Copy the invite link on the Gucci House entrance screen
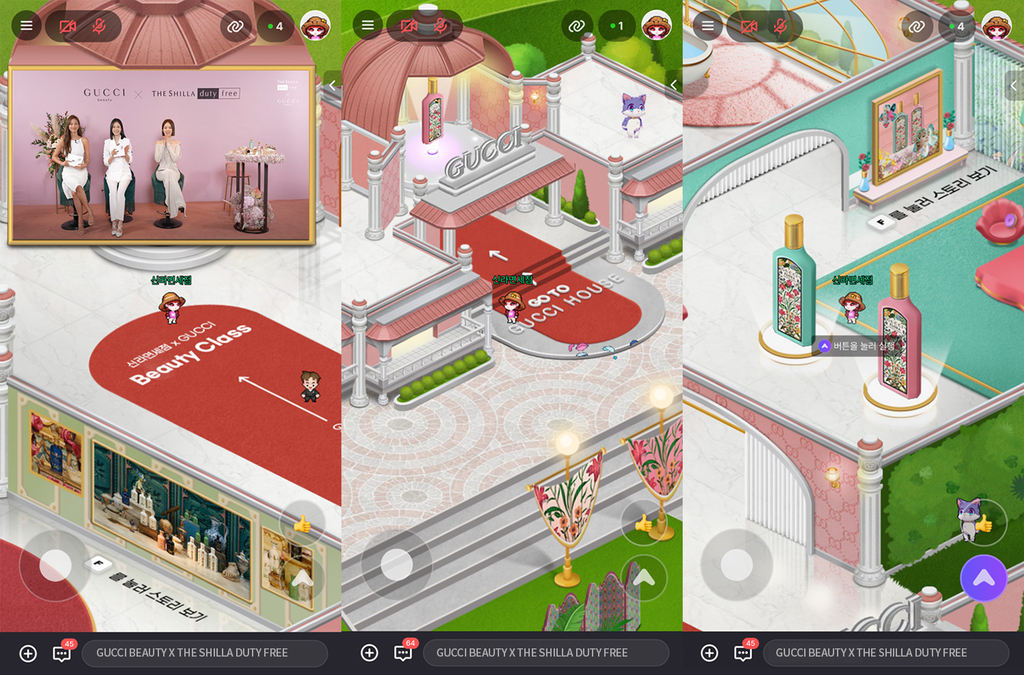1024x675 pixels. coord(577,26)
